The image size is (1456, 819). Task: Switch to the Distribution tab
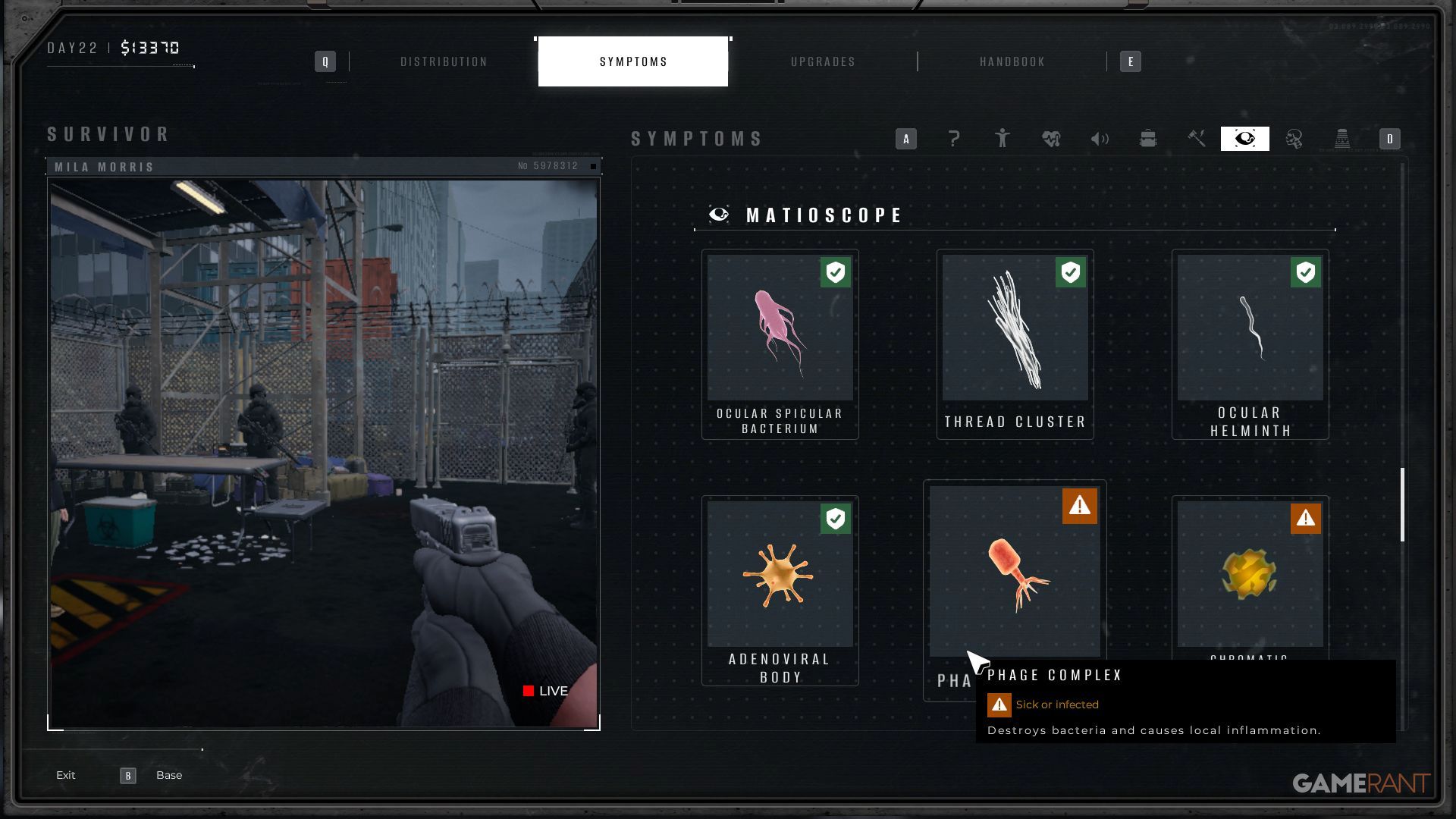click(x=444, y=61)
